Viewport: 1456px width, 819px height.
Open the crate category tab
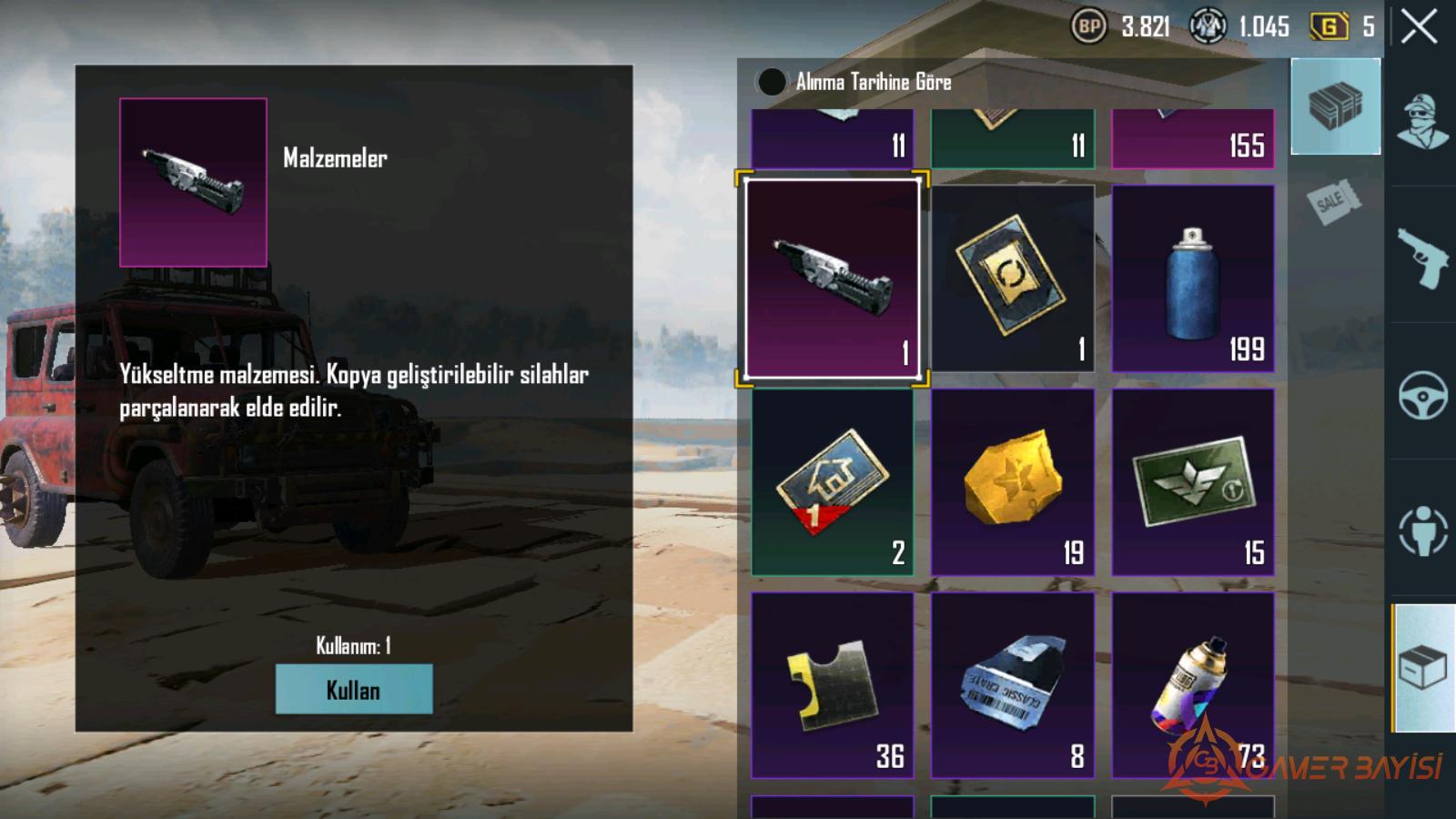[x=1335, y=106]
